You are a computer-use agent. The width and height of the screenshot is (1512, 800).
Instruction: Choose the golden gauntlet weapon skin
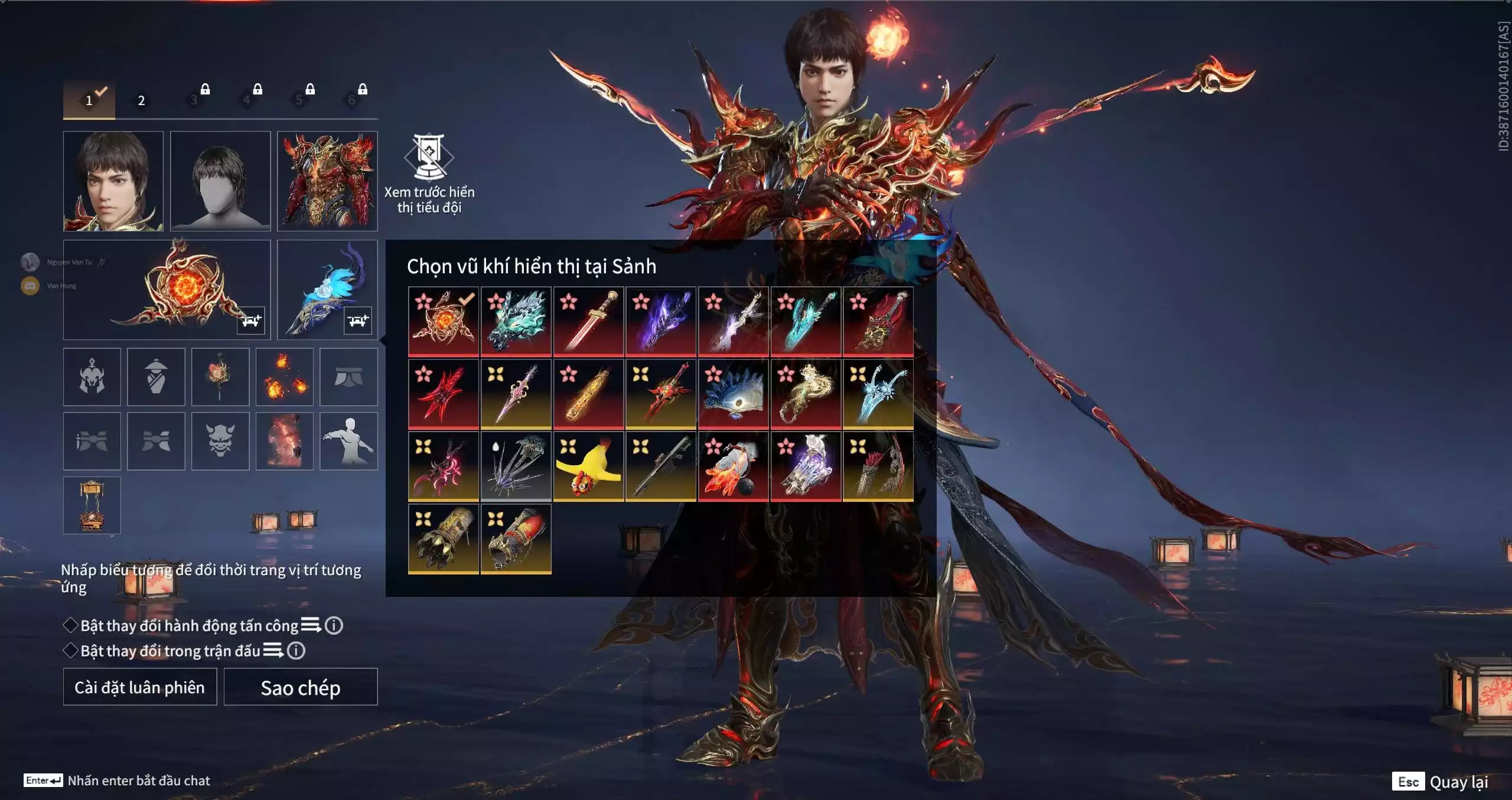(x=444, y=538)
